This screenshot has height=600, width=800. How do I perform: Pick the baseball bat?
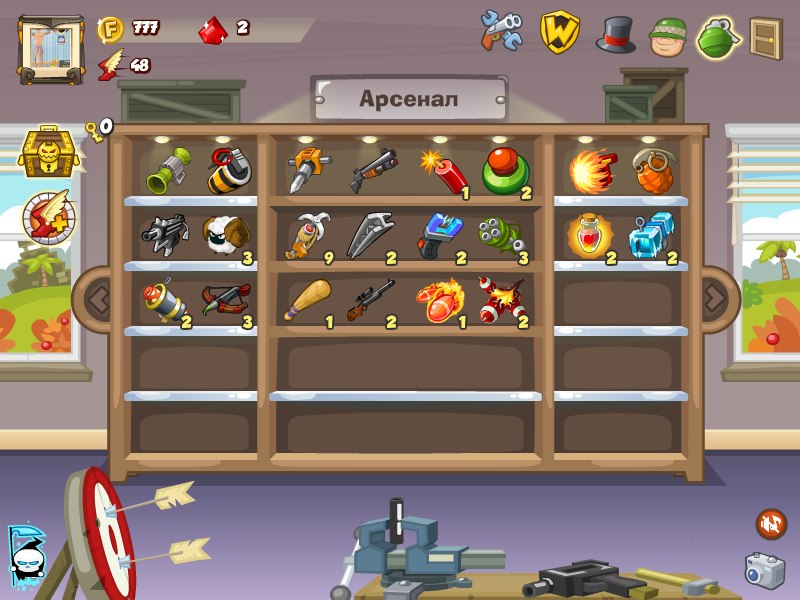pos(306,301)
